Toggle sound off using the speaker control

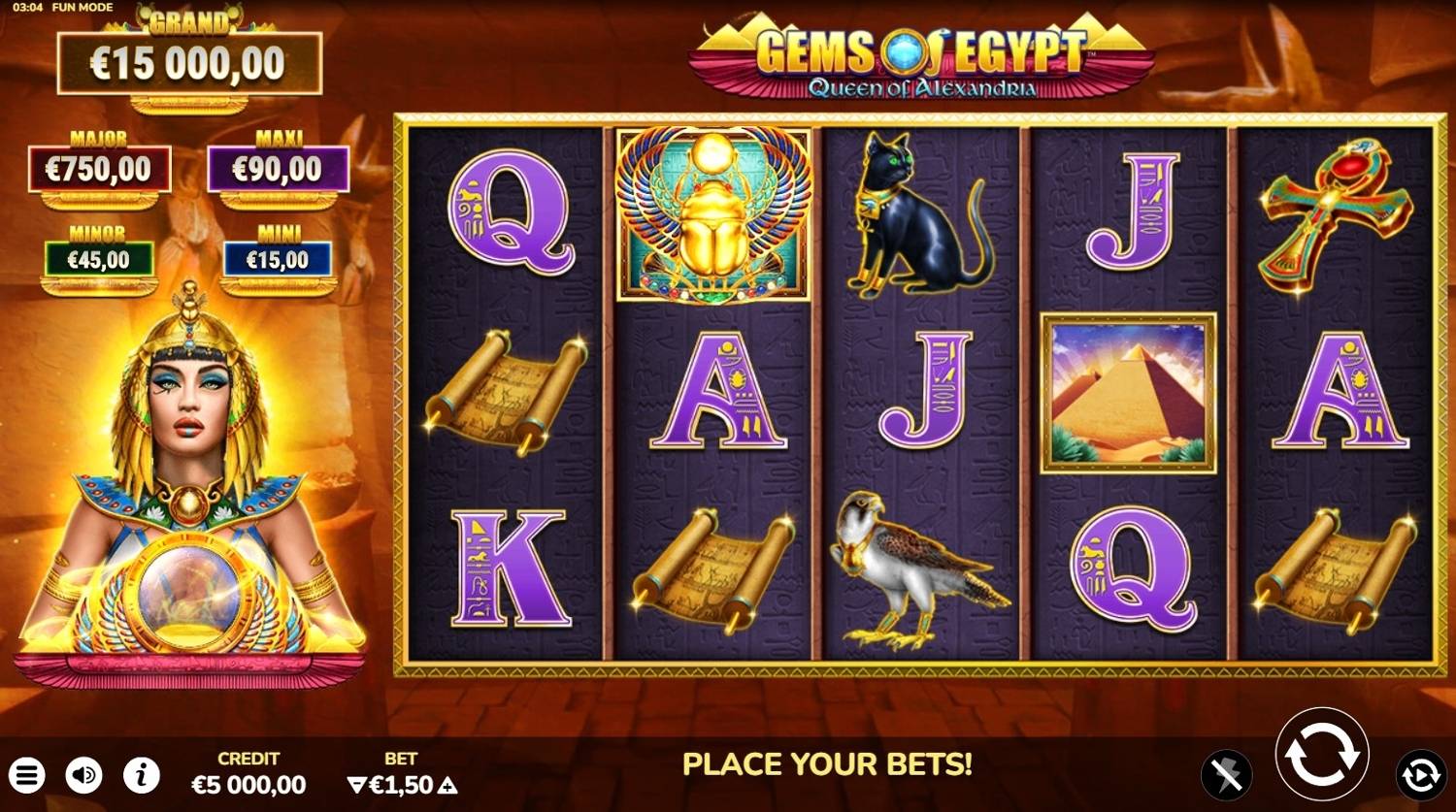(83, 775)
